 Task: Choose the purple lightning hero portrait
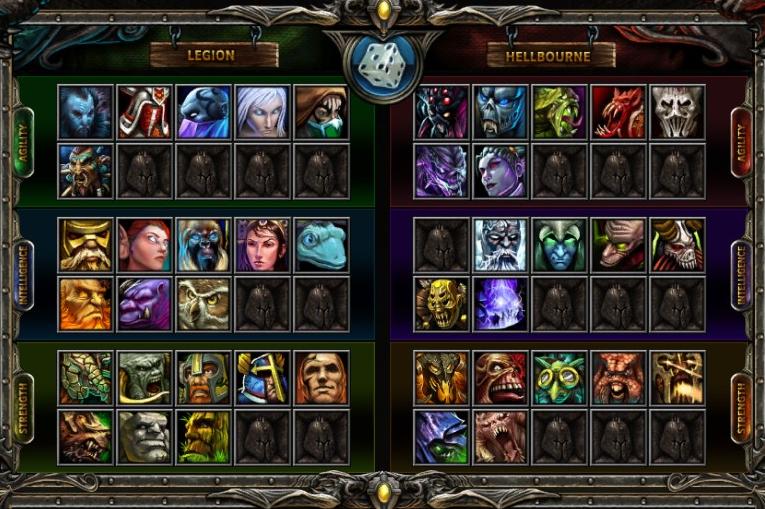[x=500, y=304]
